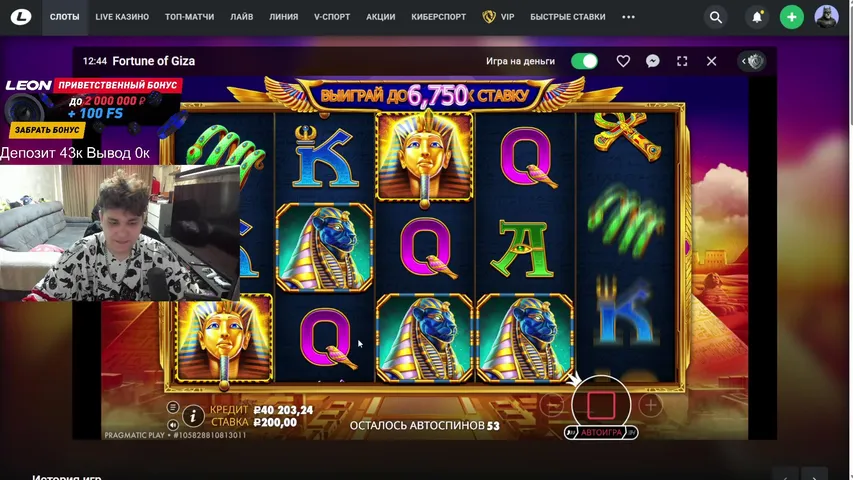This screenshot has width=853, height=480.
Task: Decrease the bet with the minus button
Action: tap(553, 405)
